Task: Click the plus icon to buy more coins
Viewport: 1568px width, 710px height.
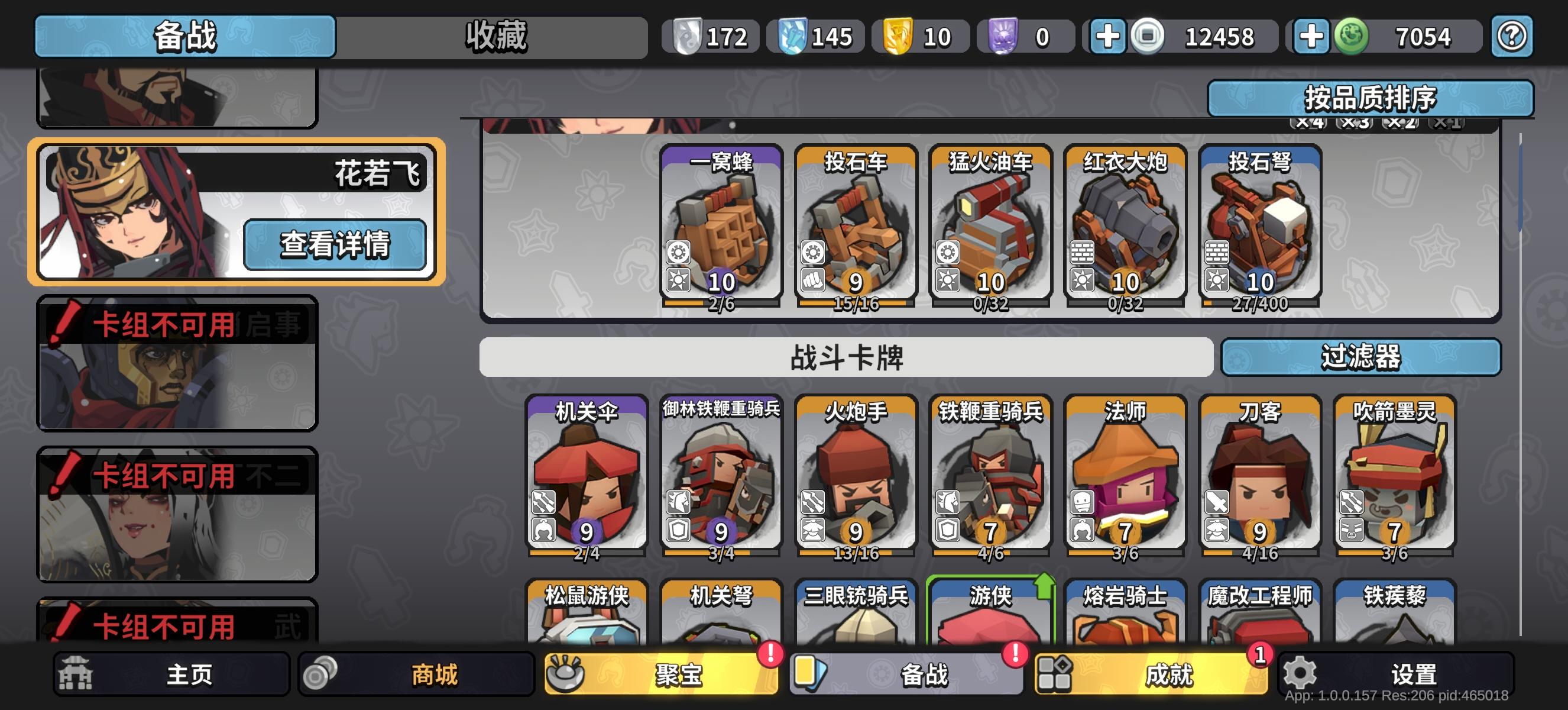Action: 1108,37
